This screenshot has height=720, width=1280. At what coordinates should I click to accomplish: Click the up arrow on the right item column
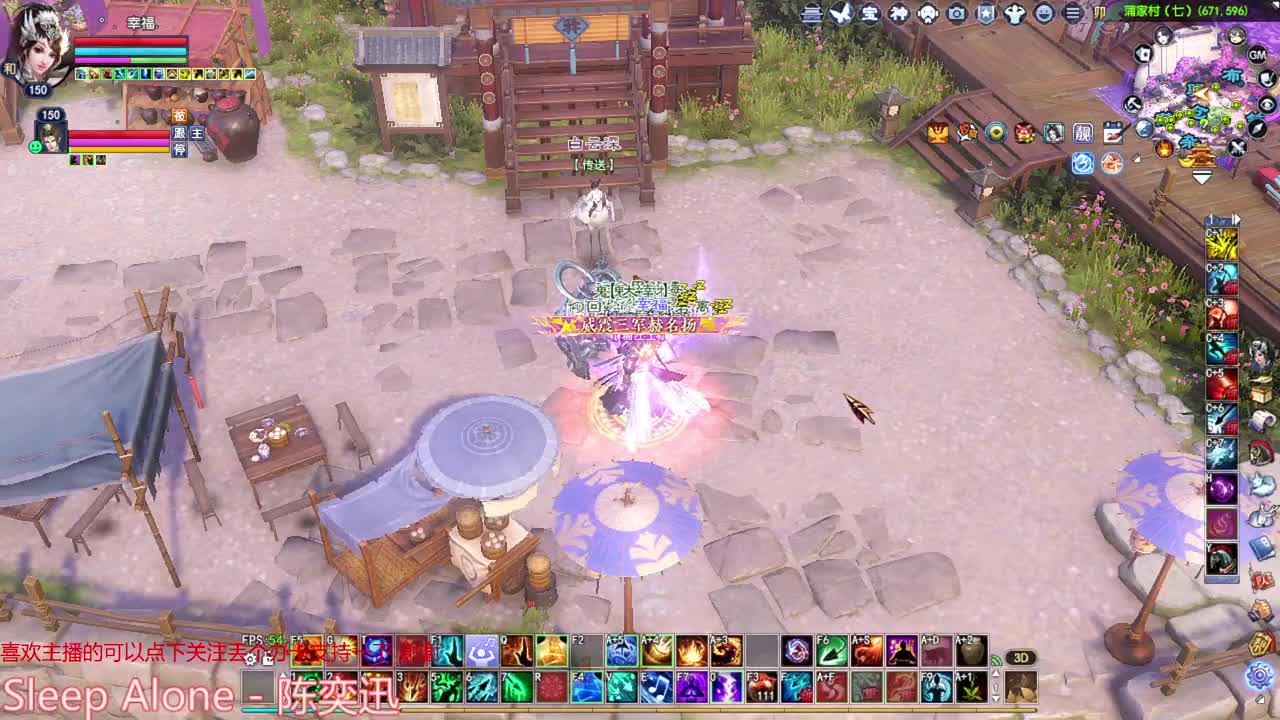coord(1212,217)
